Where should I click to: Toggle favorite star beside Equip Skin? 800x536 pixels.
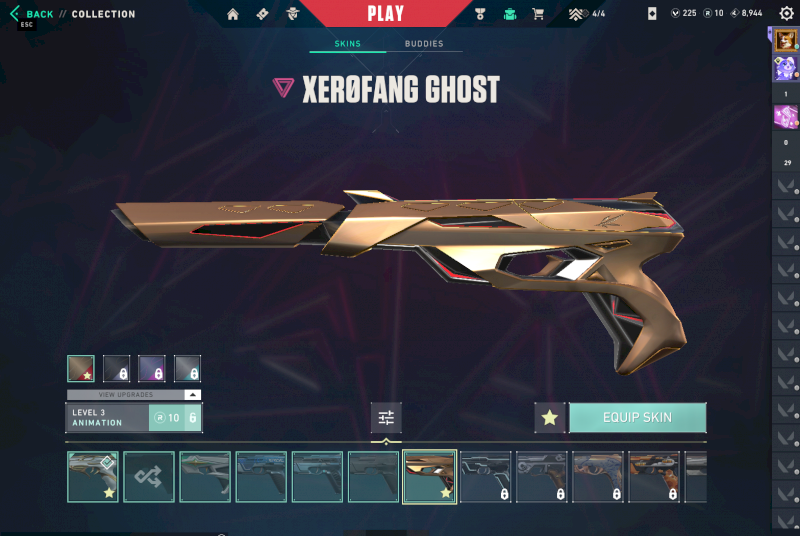click(549, 417)
